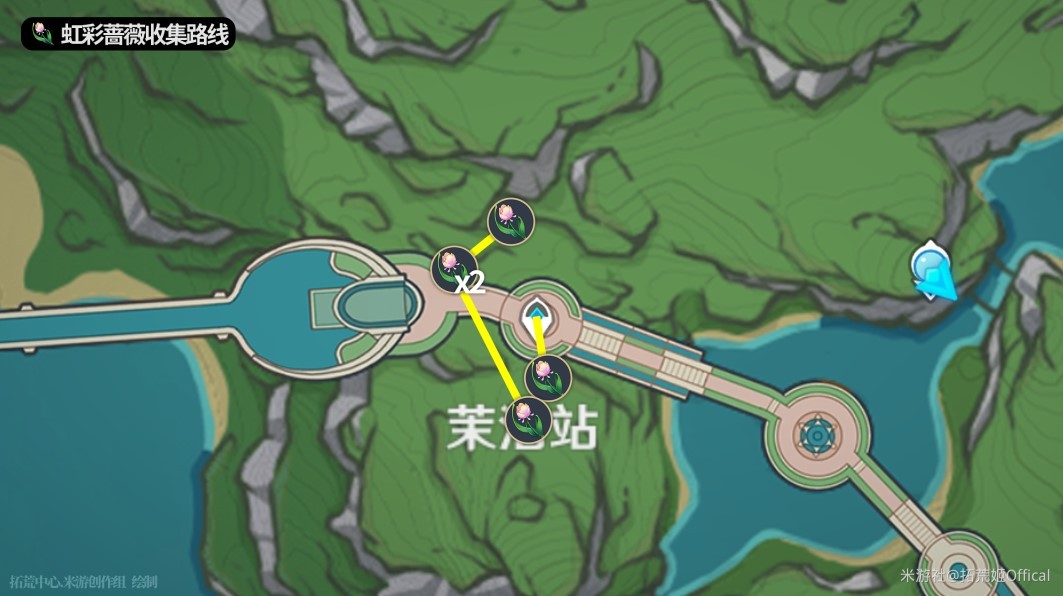
Task: Pick the Rainbow Rose marker at the route's southern end
Action: pyautogui.click(x=527, y=419)
